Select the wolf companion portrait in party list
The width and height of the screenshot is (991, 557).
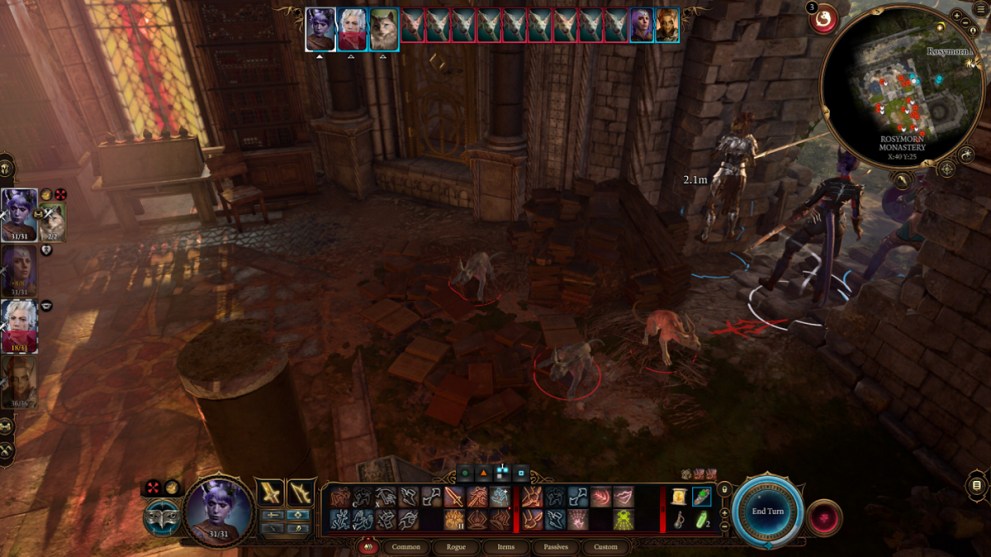(53, 220)
